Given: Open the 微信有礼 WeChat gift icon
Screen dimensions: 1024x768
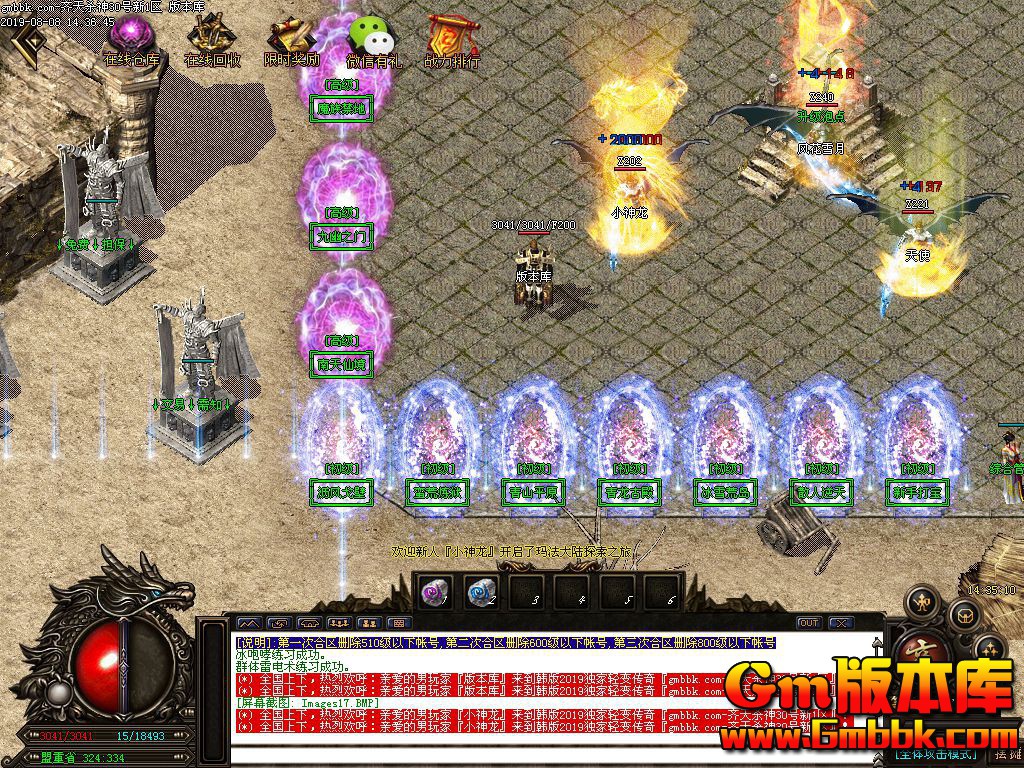Looking at the screenshot, I should pos(372,40).
